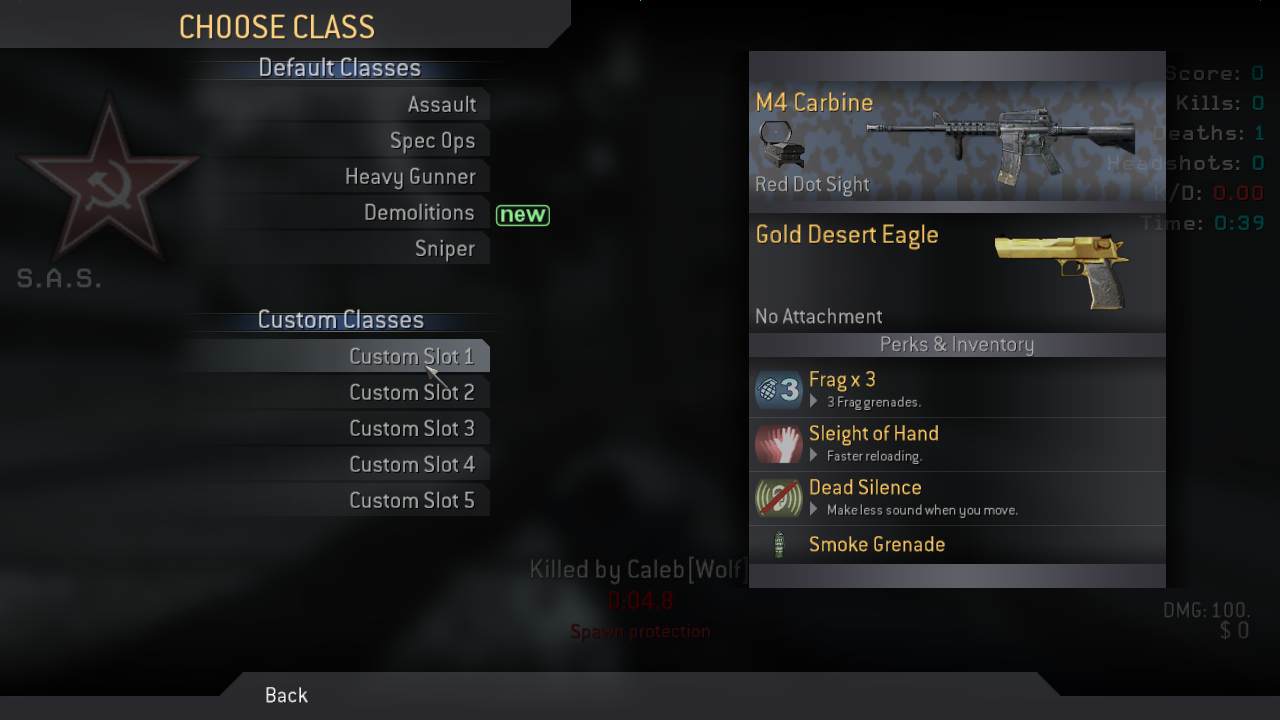Choose Custom Slot 5
The height and width of the screenshot is (720, 1280).
point(411,501)
